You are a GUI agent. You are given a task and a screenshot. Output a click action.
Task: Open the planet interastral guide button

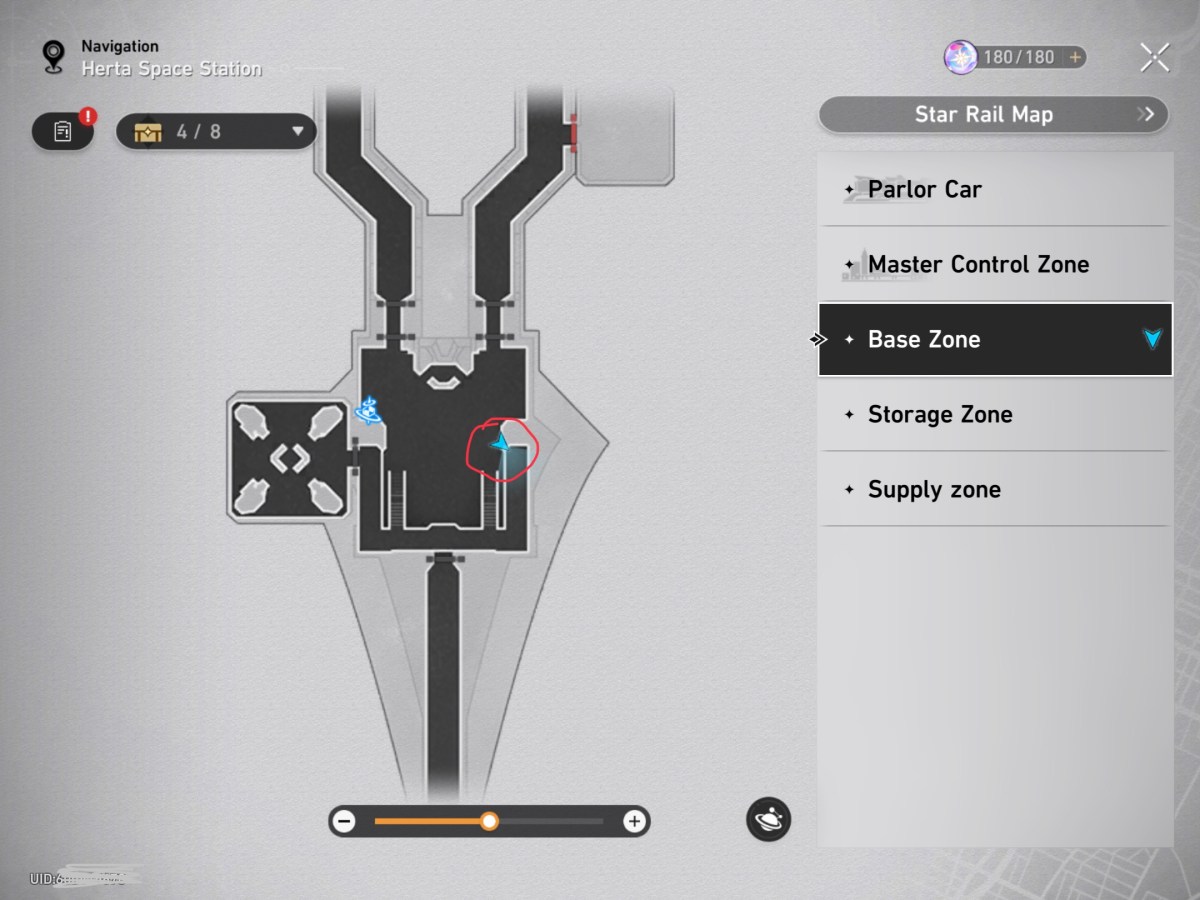[x=768, y=820]
